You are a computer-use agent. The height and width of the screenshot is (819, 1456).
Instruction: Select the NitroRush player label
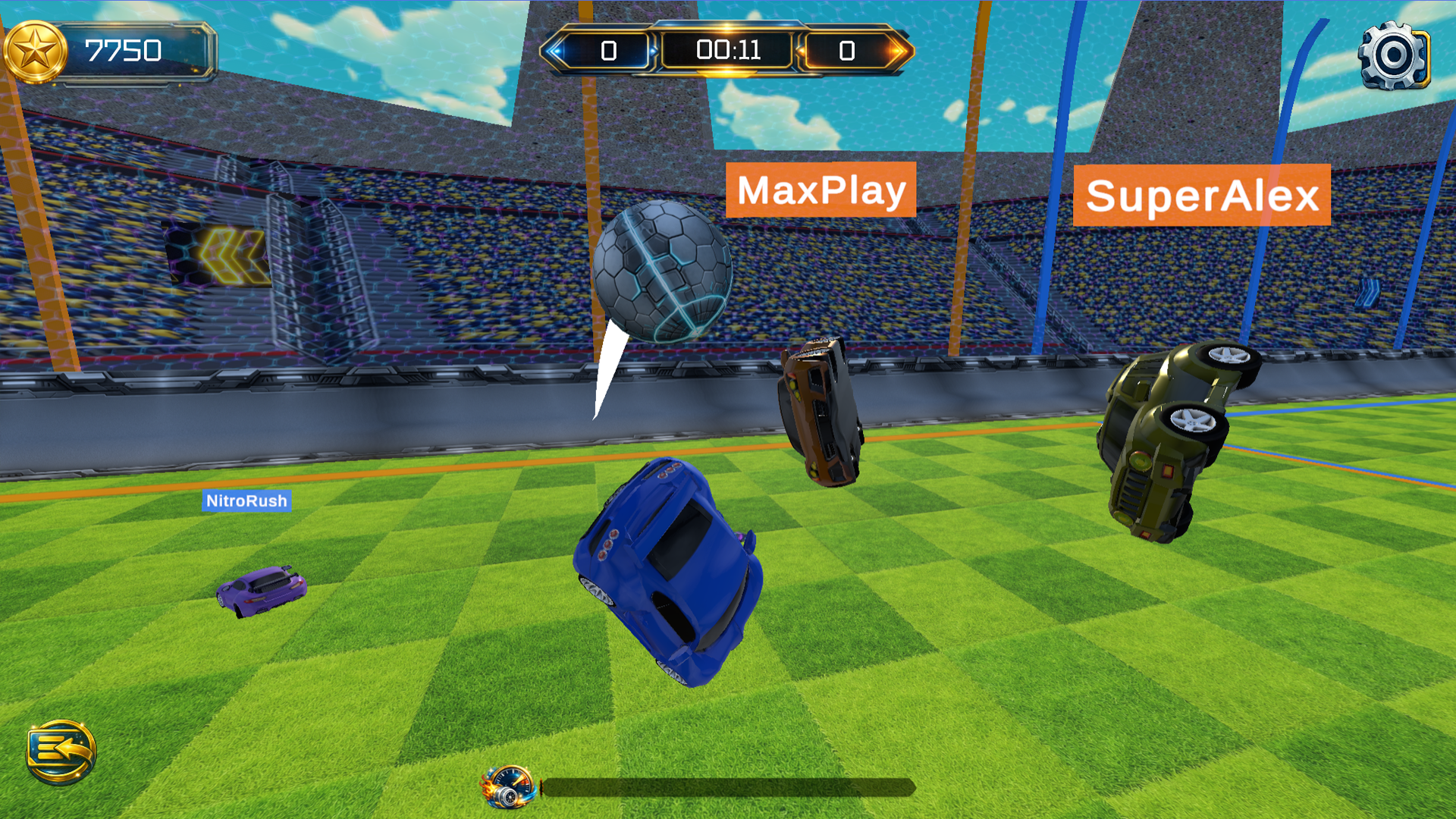click(245, 500)
